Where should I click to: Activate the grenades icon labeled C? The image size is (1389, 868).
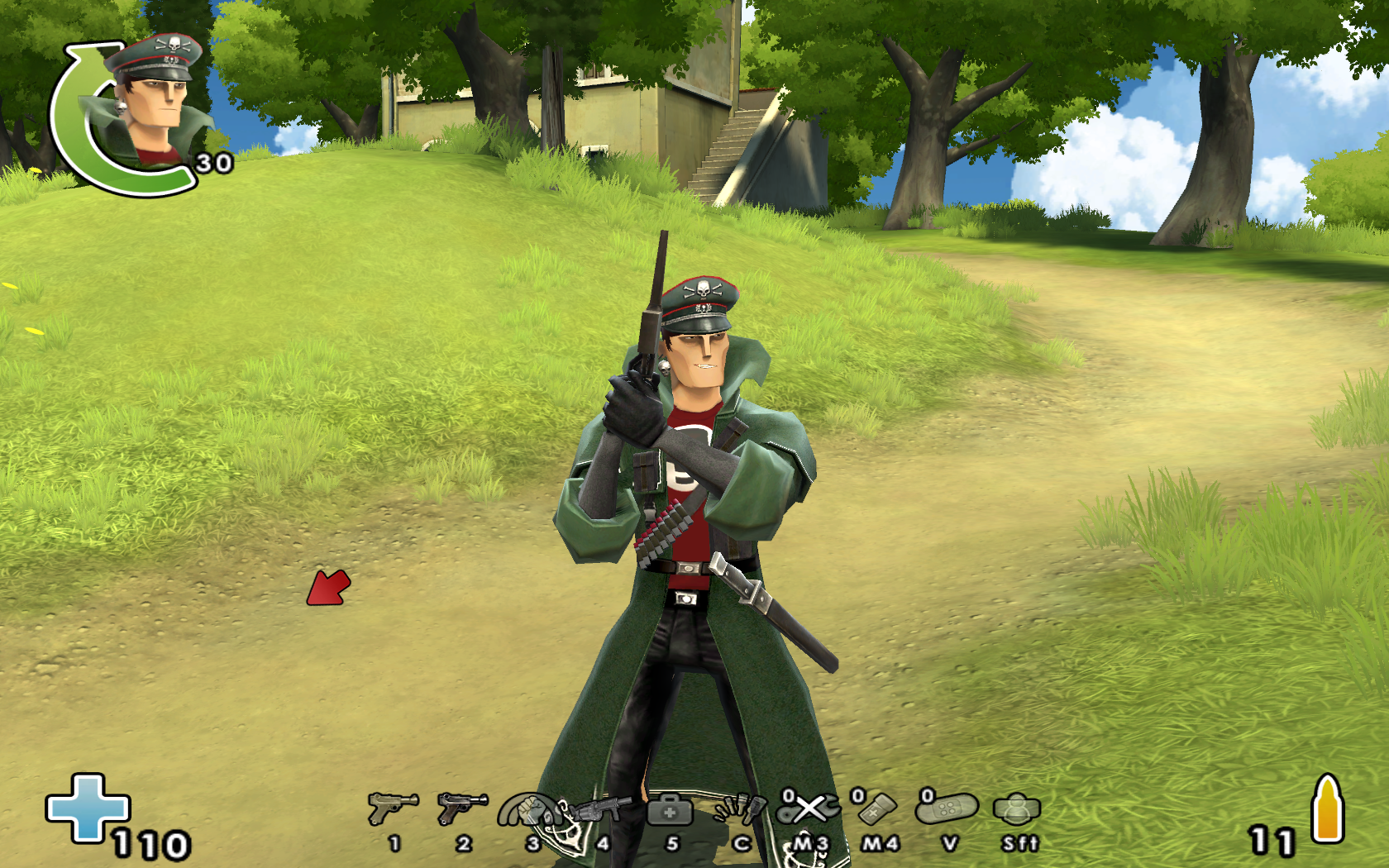740,809
